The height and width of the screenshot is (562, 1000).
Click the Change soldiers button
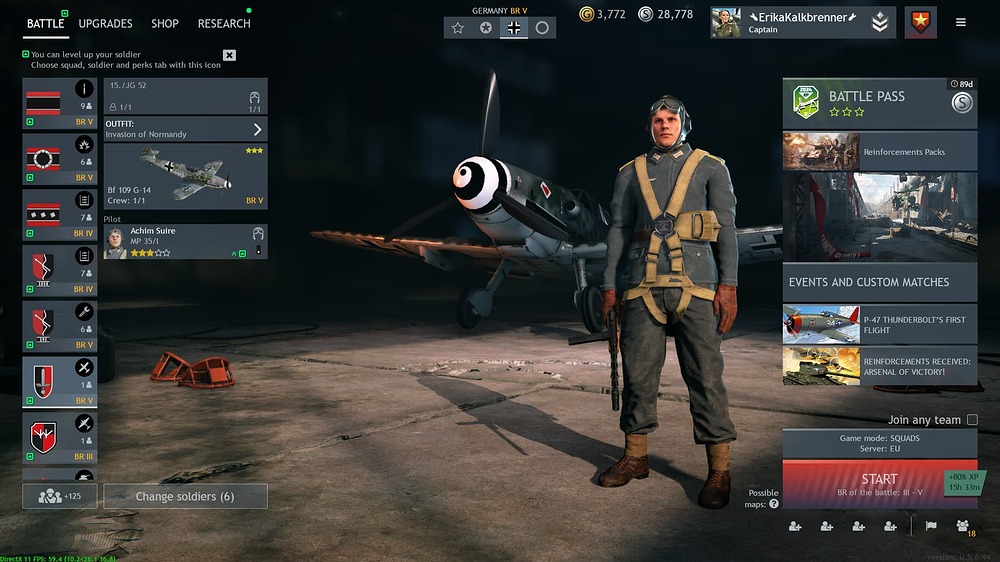pyautogui.click(x=185, y=496)
